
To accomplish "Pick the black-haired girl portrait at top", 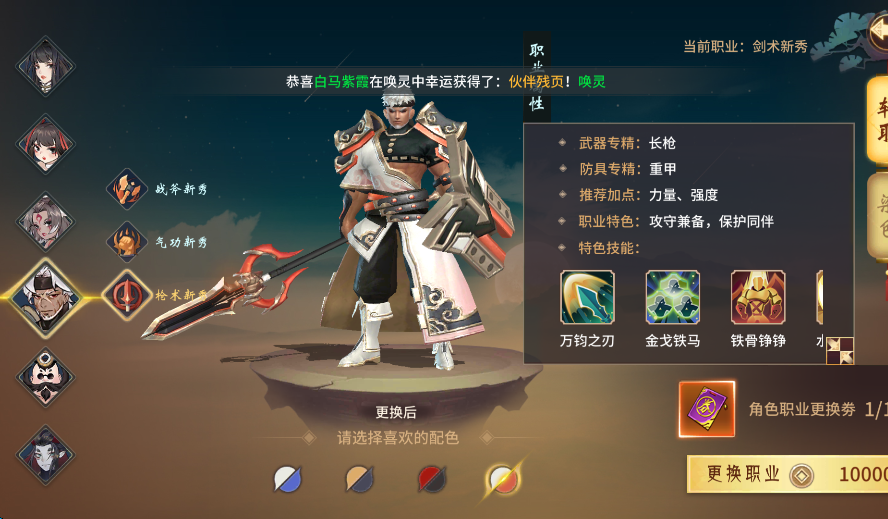I will [45, 66].
